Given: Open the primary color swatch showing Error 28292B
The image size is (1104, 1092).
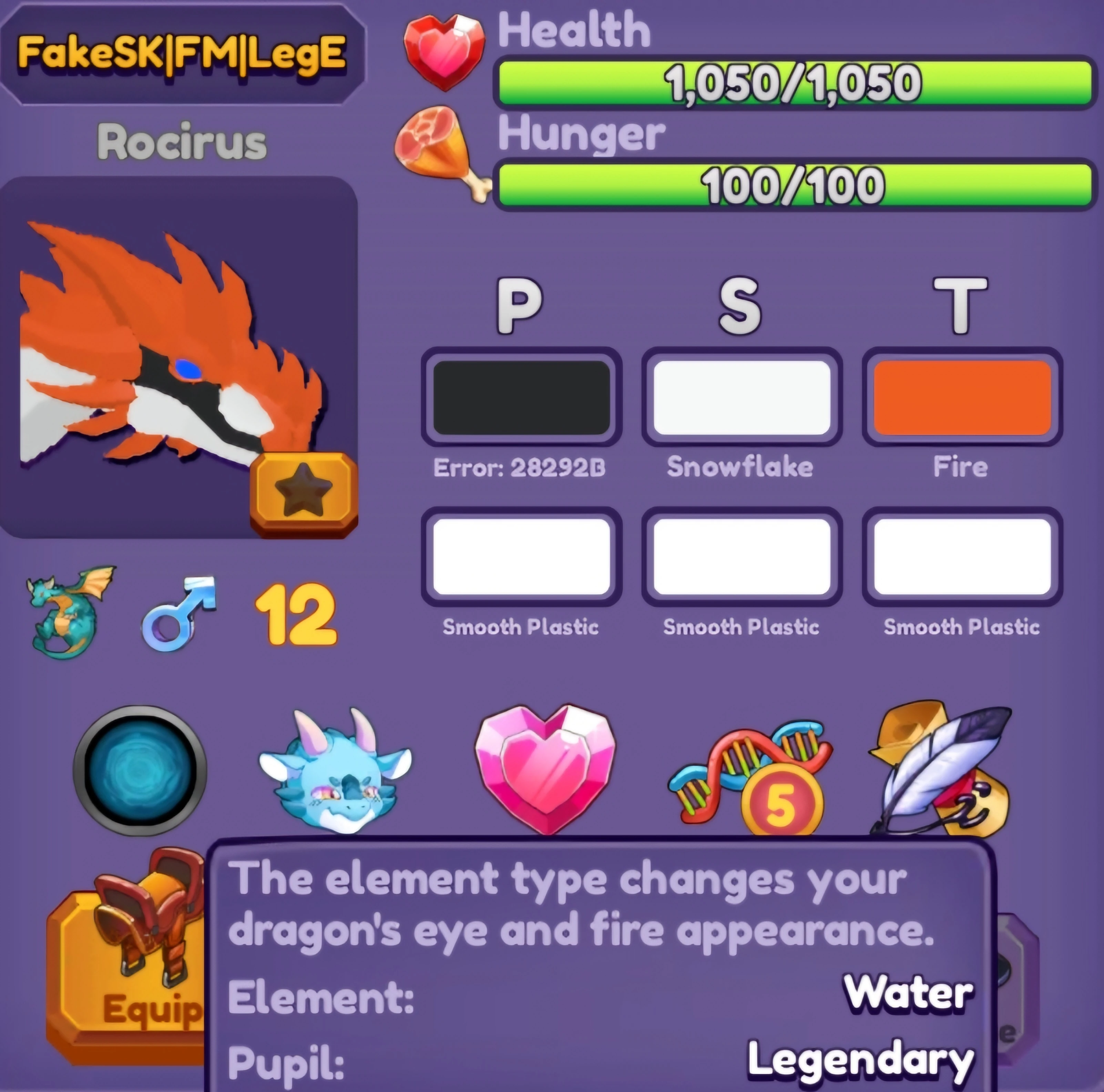Looking at the screenshot, I should (521, 397).
